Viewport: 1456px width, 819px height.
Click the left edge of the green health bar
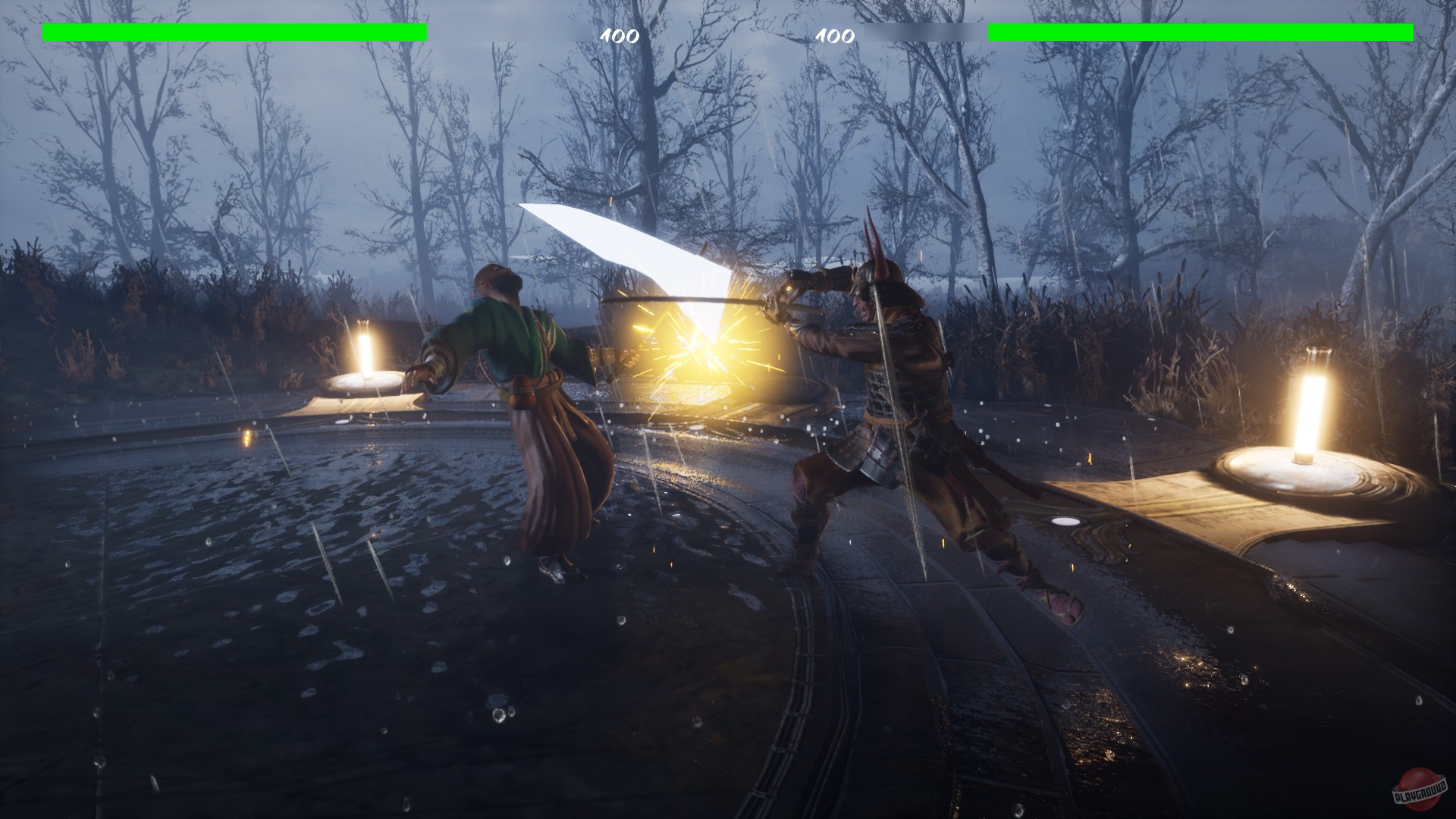tap(49, 32)
